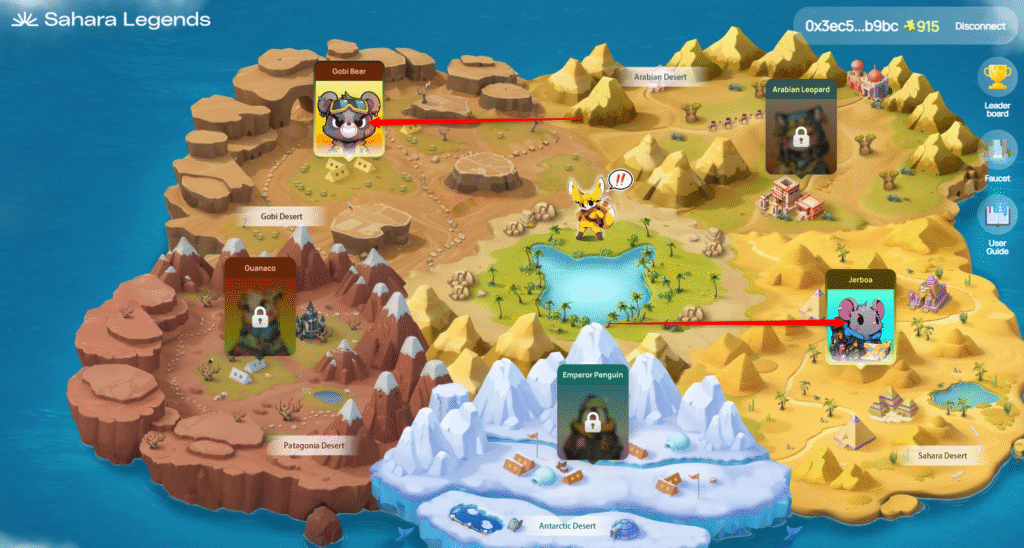This screenshot has height=548, width=1024.
Task: Click the Disconnect wallet button
Action: coord(980,26)
